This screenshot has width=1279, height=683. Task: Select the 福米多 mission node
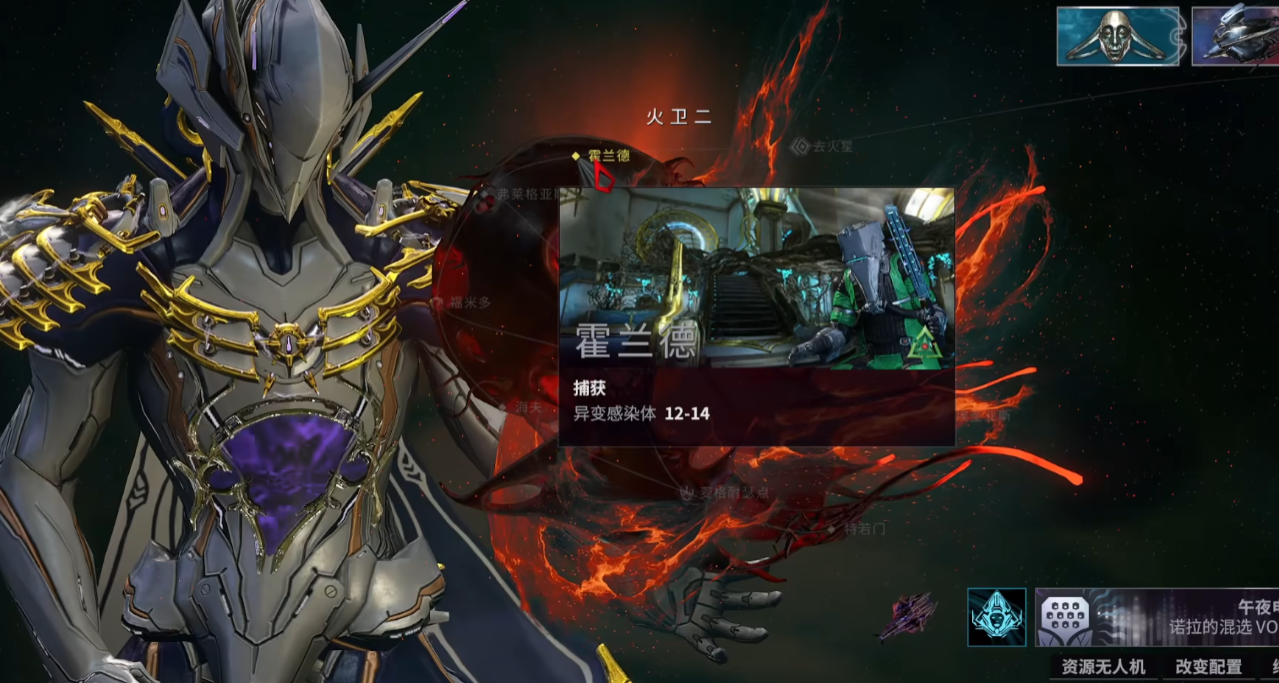tap(464, 302)
